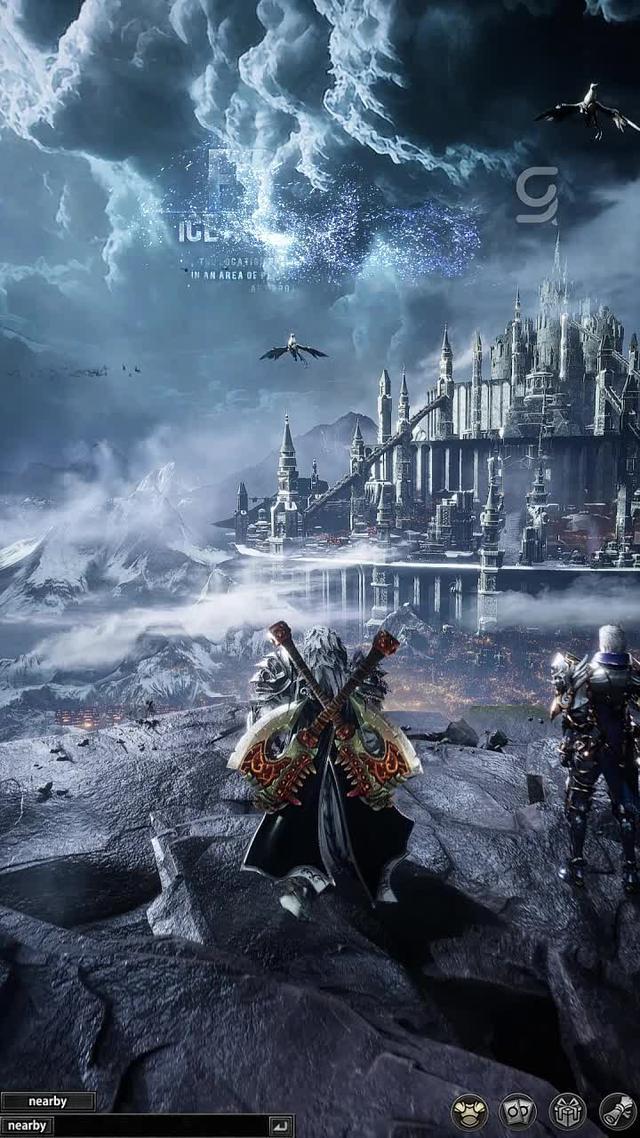Open the scroll and quill icon
The image size is (640, 1138).
point(617,1112)
